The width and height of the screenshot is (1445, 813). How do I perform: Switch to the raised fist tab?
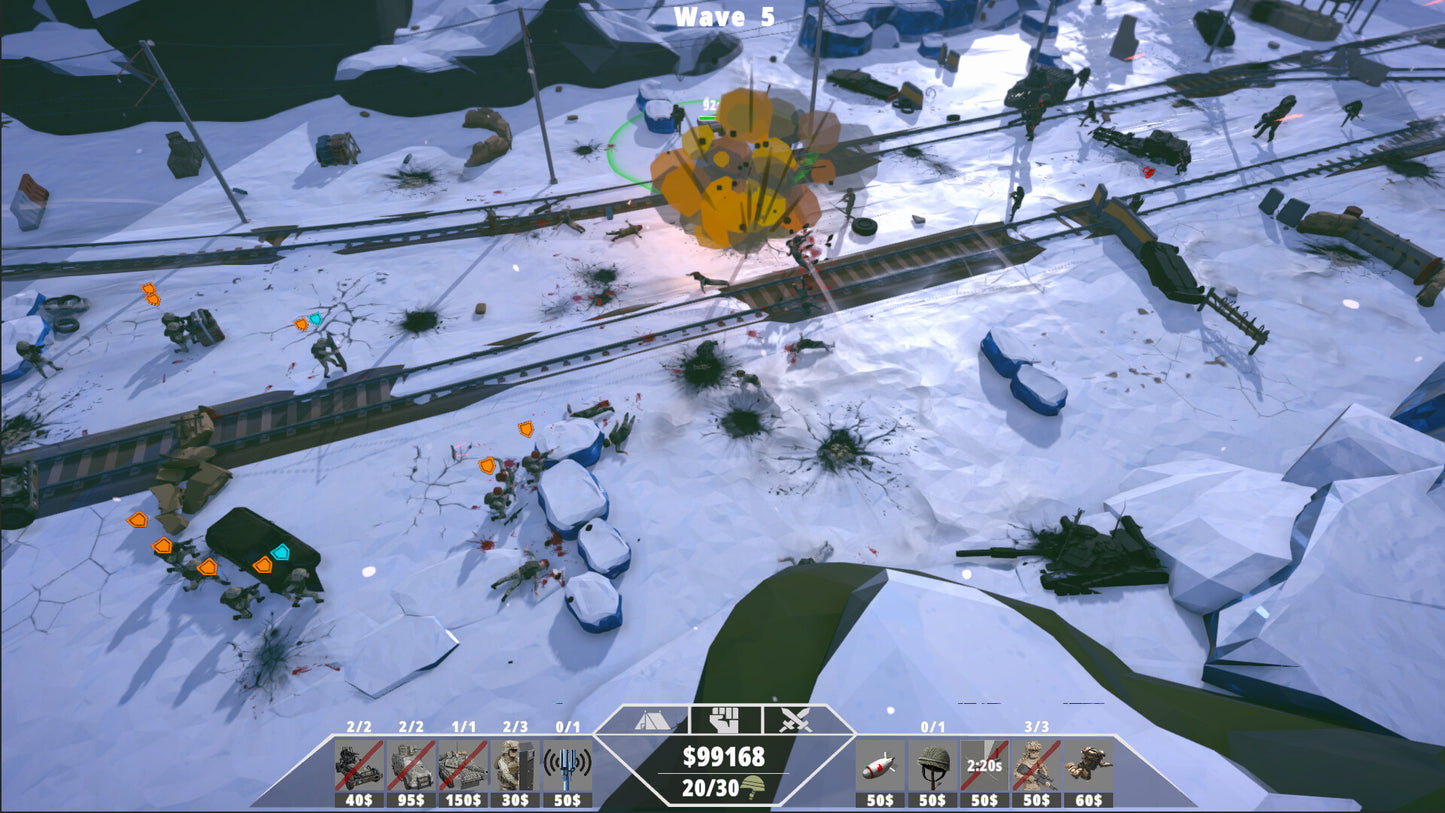pos(724,719)
